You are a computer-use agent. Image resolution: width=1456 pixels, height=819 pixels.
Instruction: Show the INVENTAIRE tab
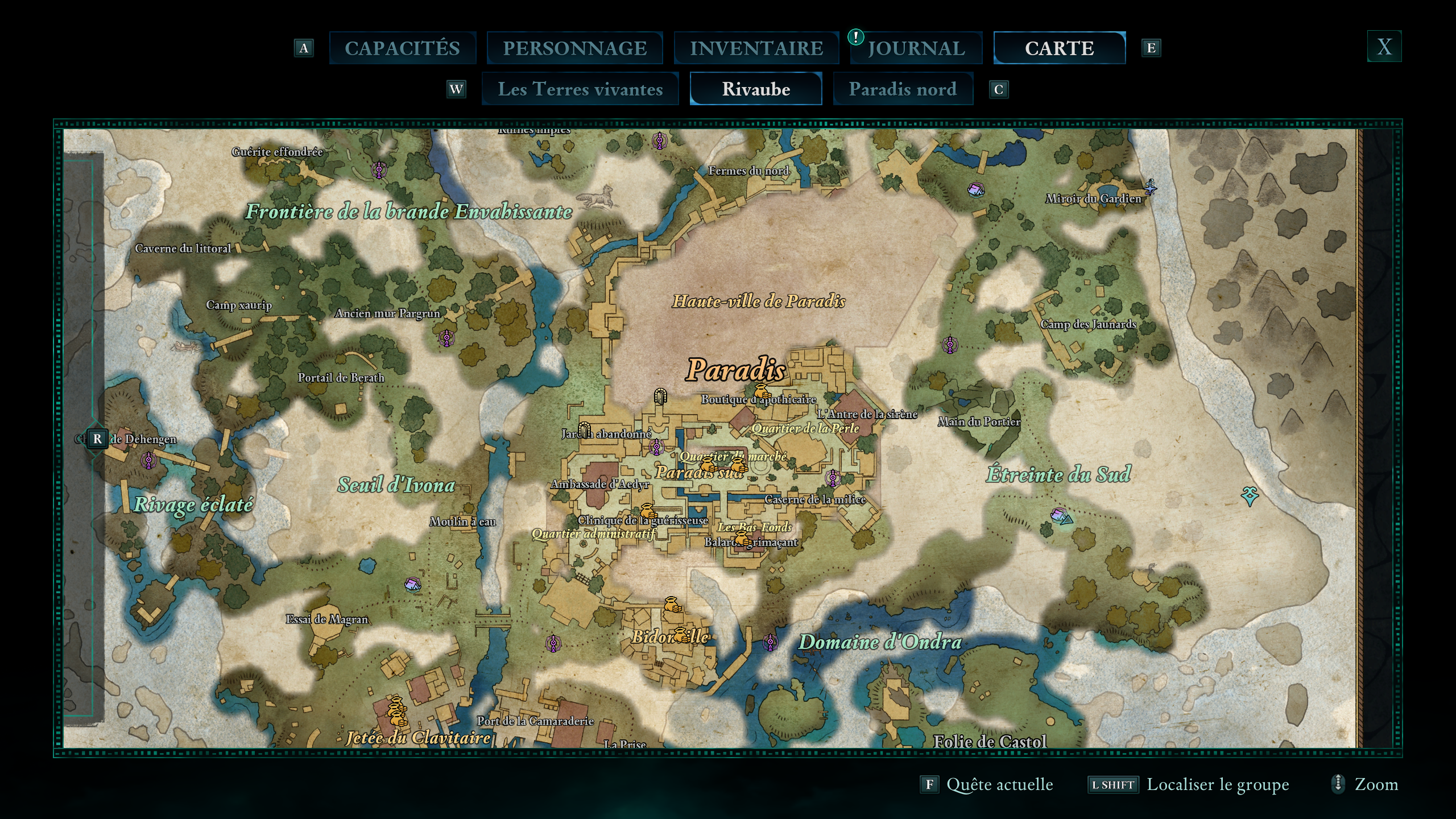pos(756,48)
